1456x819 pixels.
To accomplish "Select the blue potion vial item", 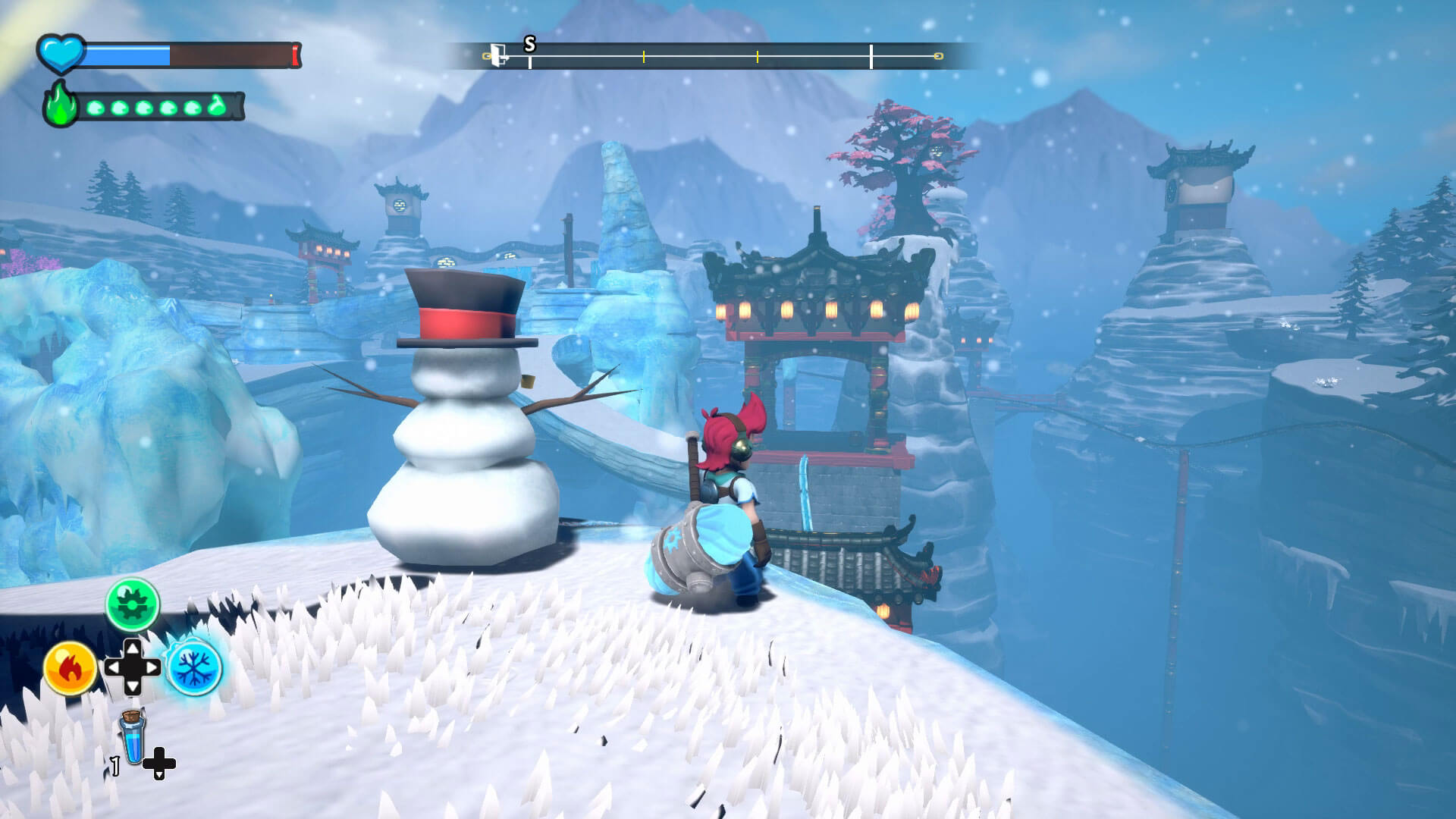I will (133, 739).
